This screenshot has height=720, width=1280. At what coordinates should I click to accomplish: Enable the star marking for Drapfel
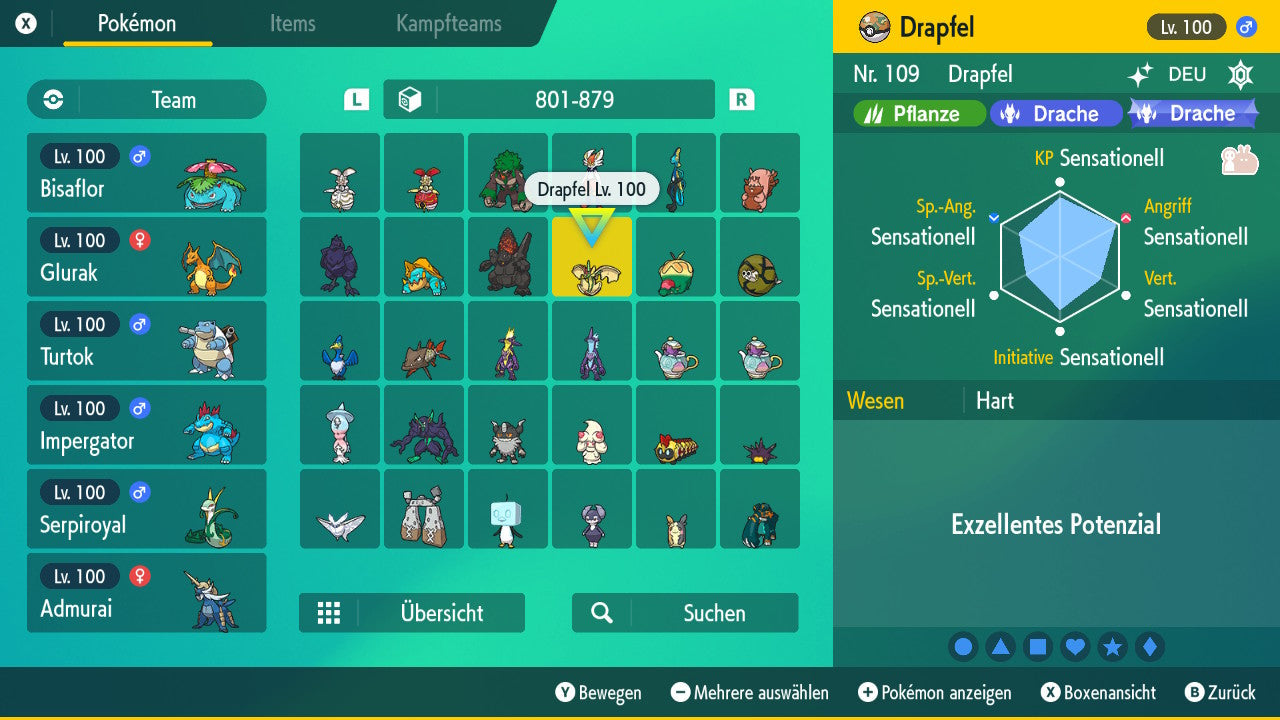click(1112, 647)
